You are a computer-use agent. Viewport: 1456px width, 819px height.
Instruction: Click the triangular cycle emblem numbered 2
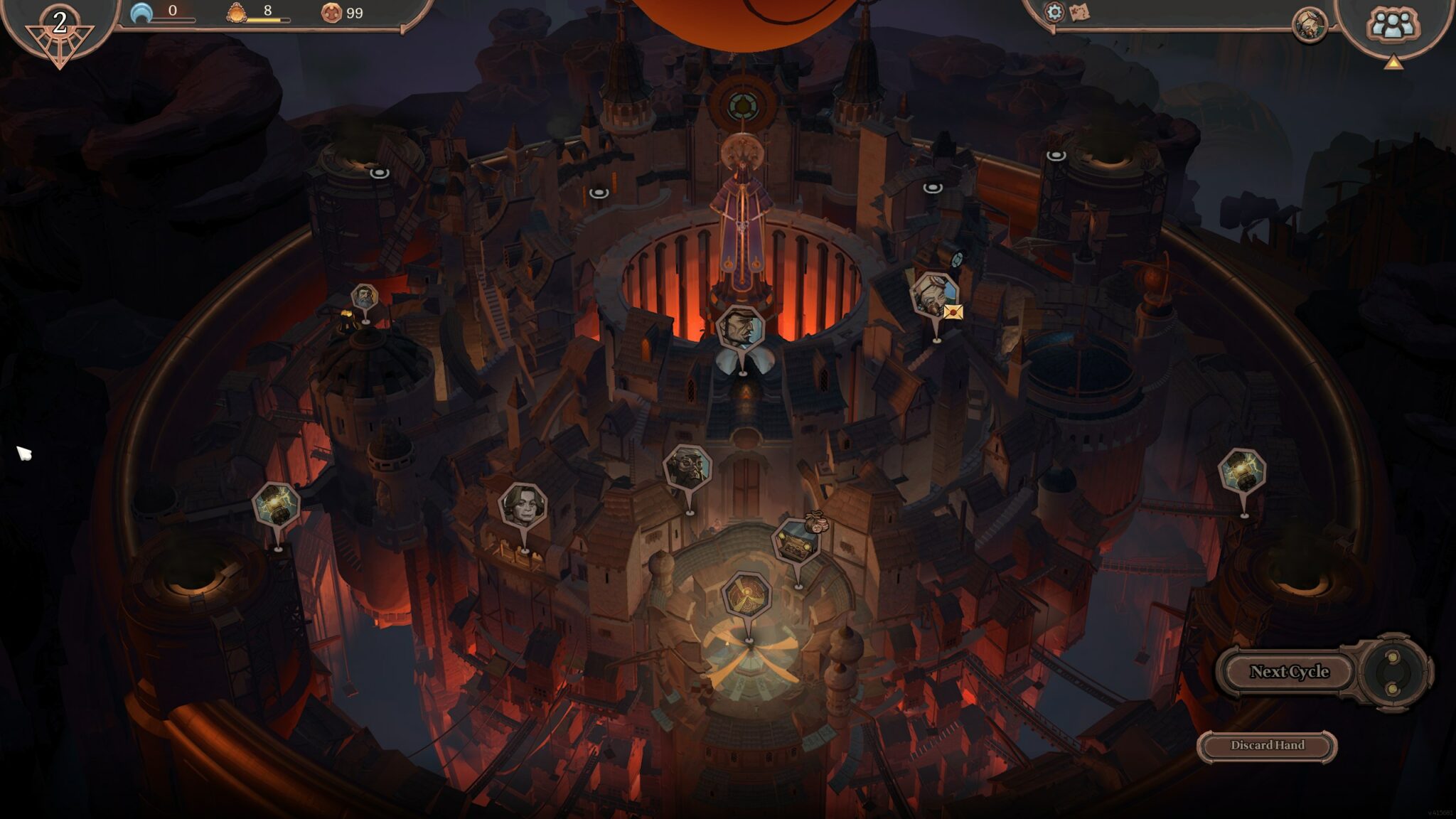[x=59, y=32]
